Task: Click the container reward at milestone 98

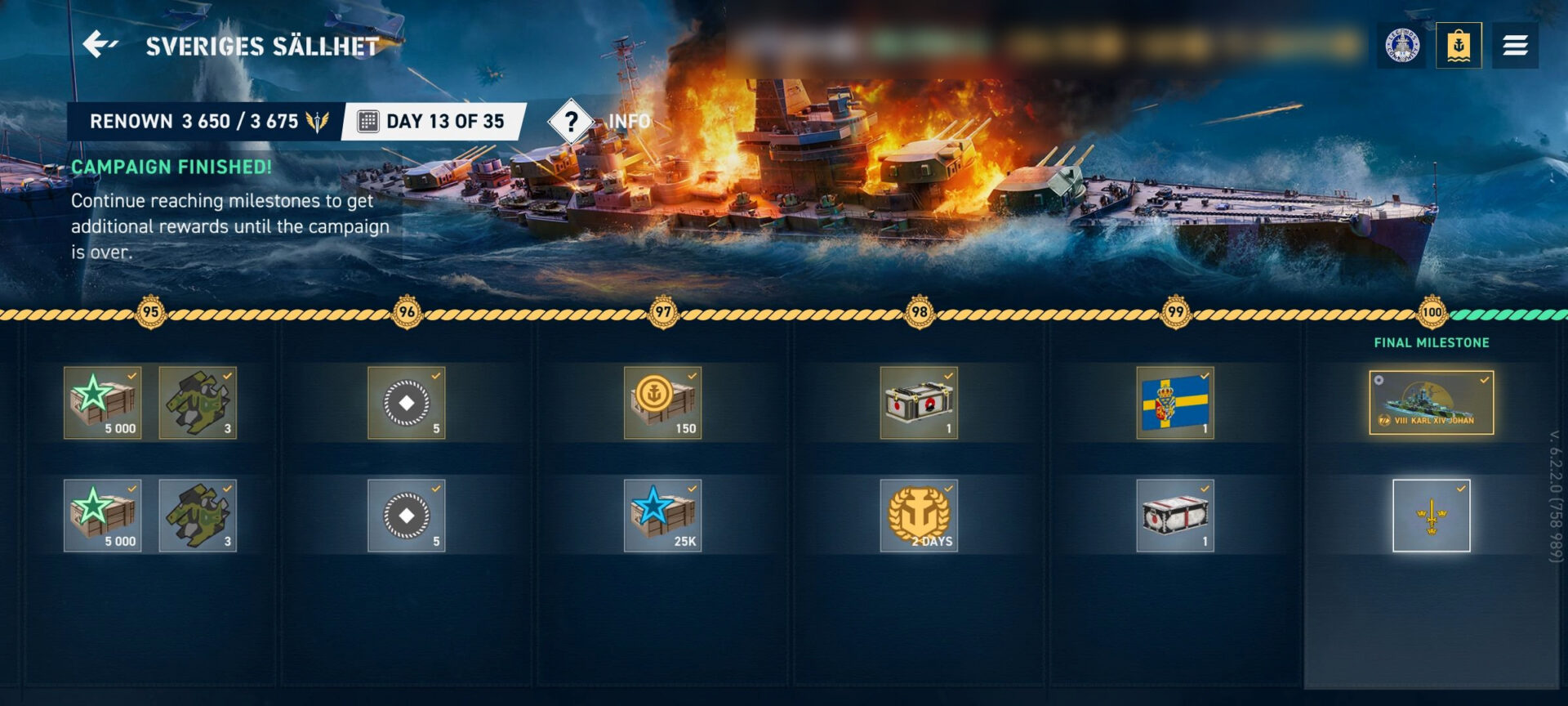Action: coord(919,403)
